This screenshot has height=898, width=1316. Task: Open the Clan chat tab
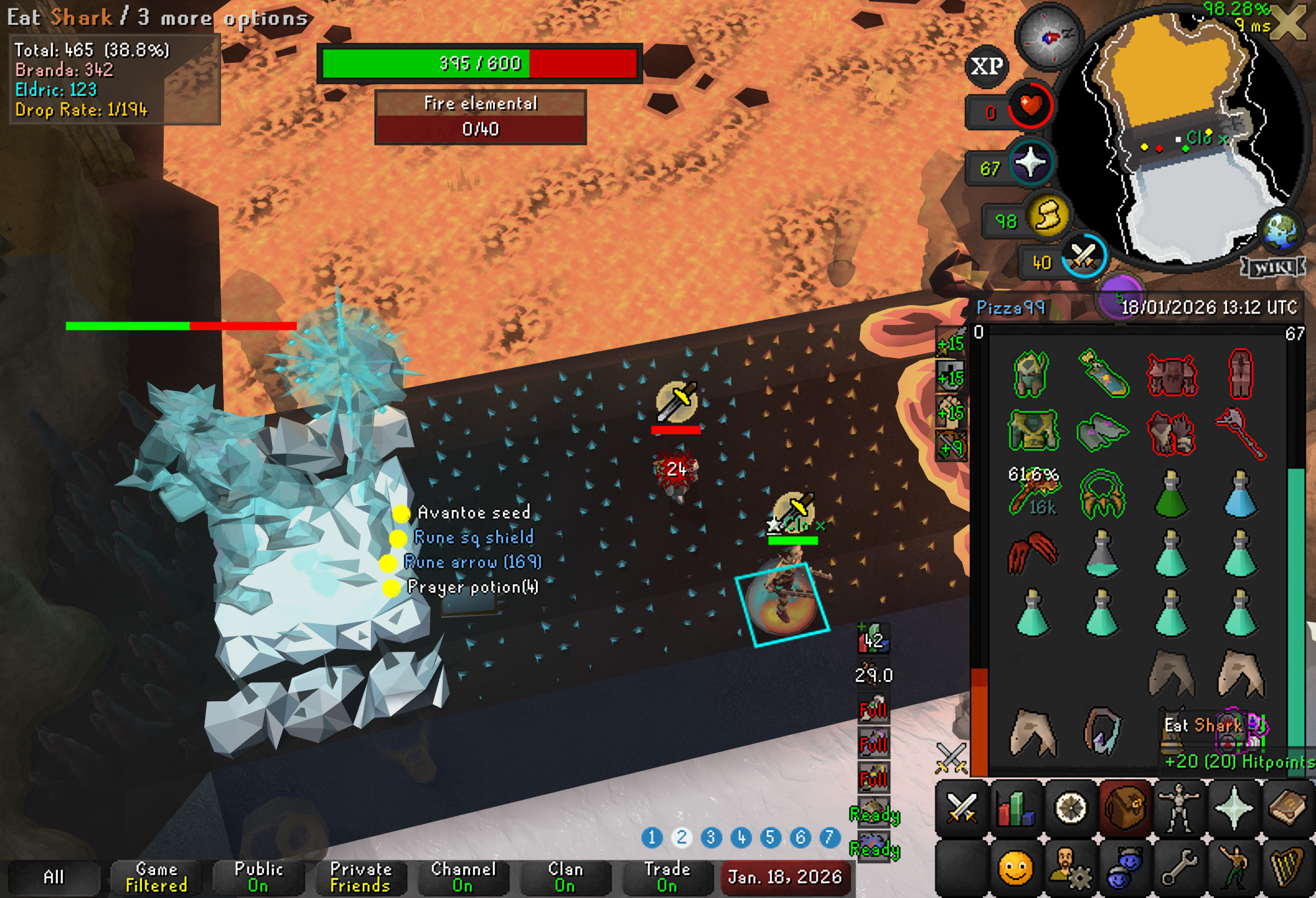[x=565, y=877]
